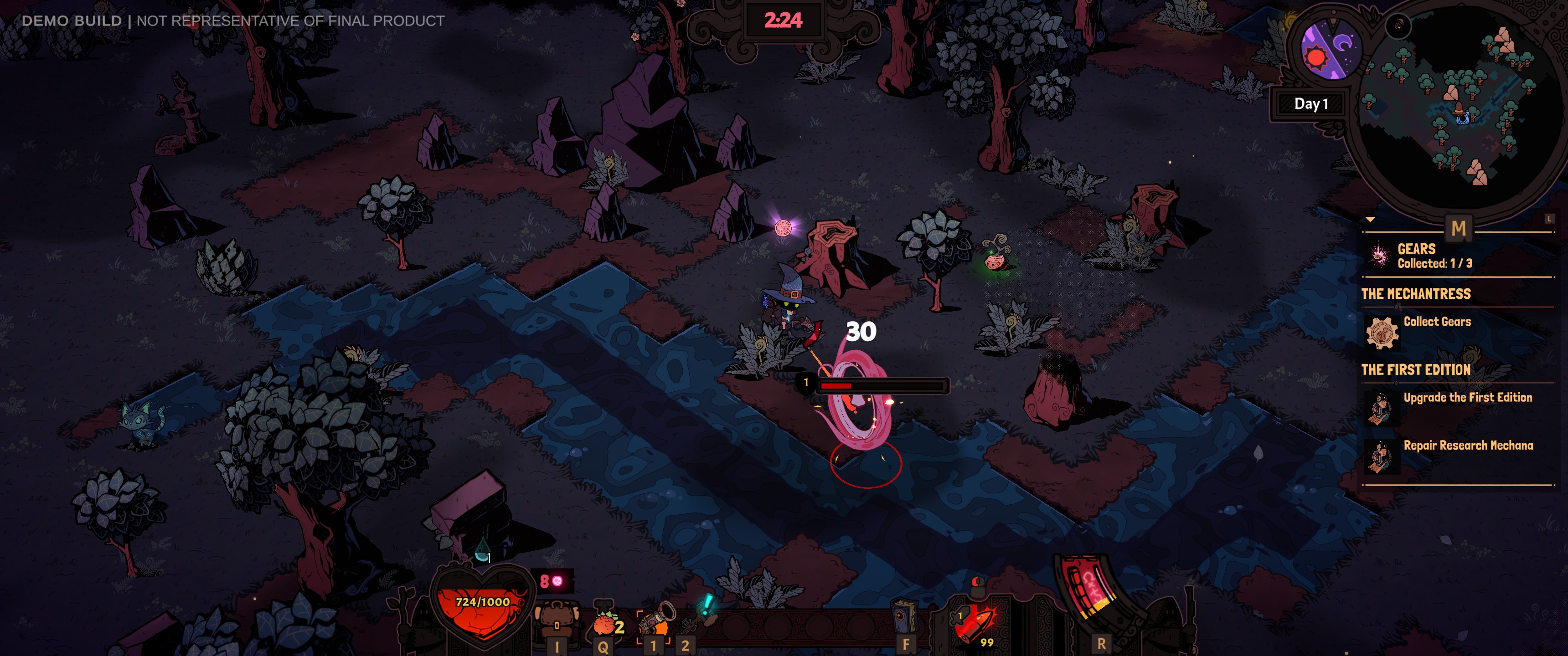Click the small dark badge above the minimap
This screenshot has width=1568, height=656.
[x=1398, y=26]
